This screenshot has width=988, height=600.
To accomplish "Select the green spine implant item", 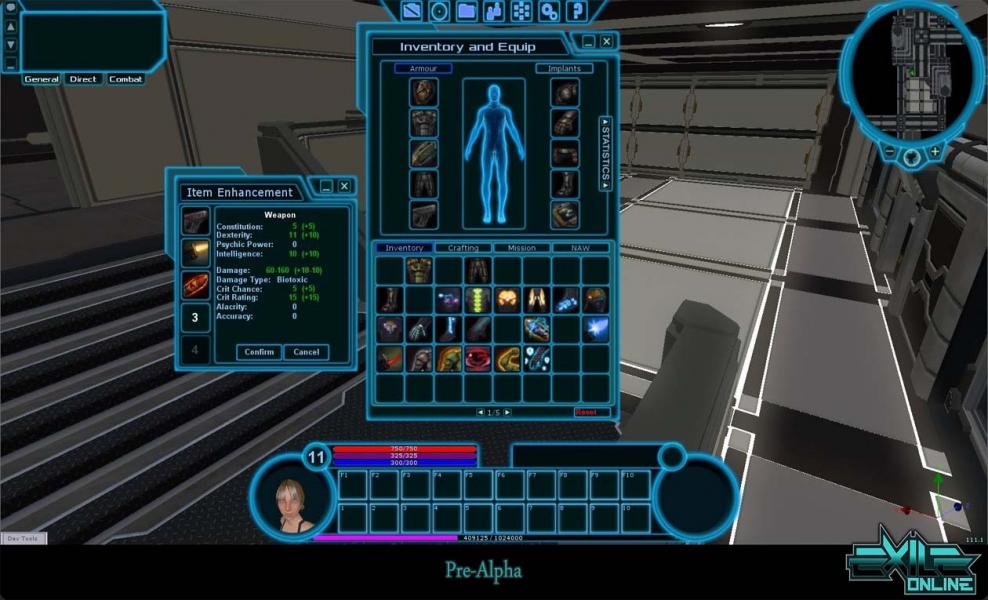I will coord(478,299).
